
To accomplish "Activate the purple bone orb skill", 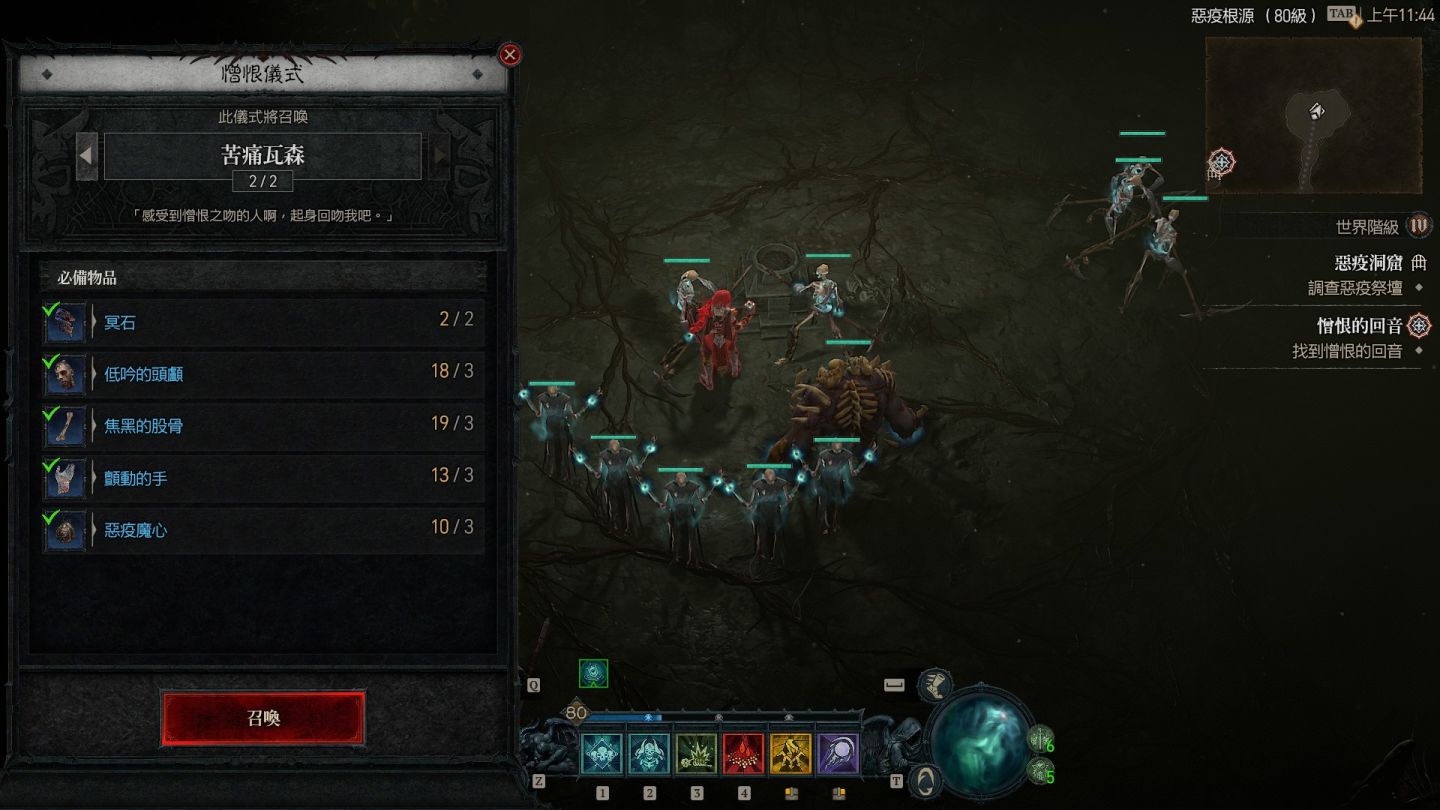I will pyautogui.click(x=838, y=754).
